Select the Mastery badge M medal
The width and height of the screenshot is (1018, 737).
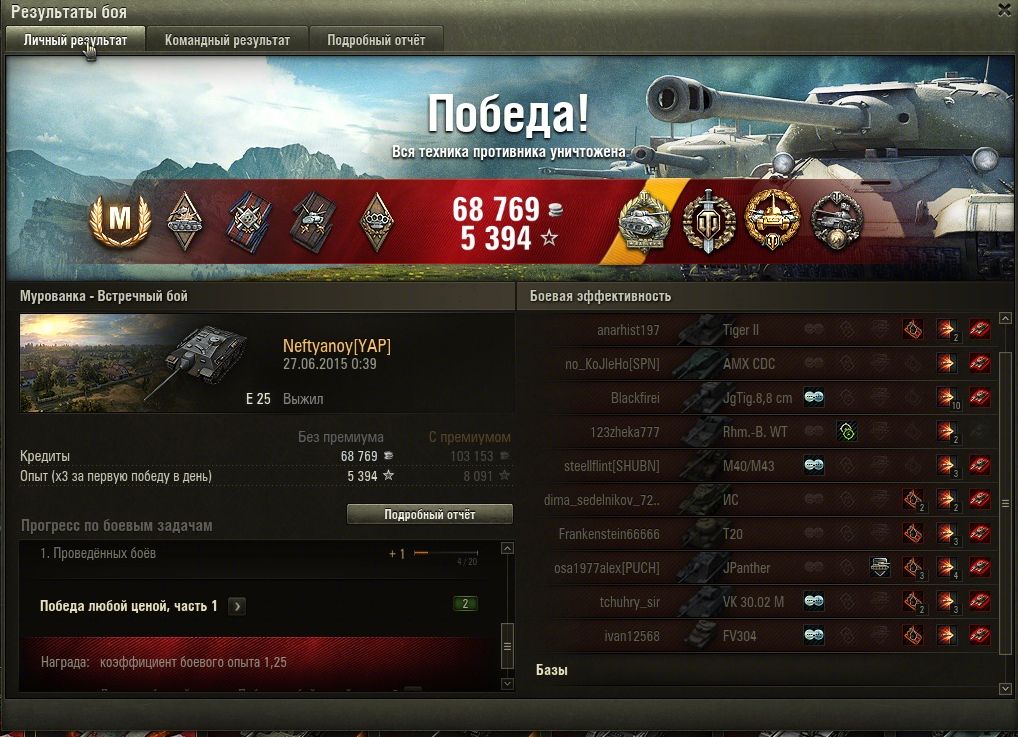click(119, 221)
